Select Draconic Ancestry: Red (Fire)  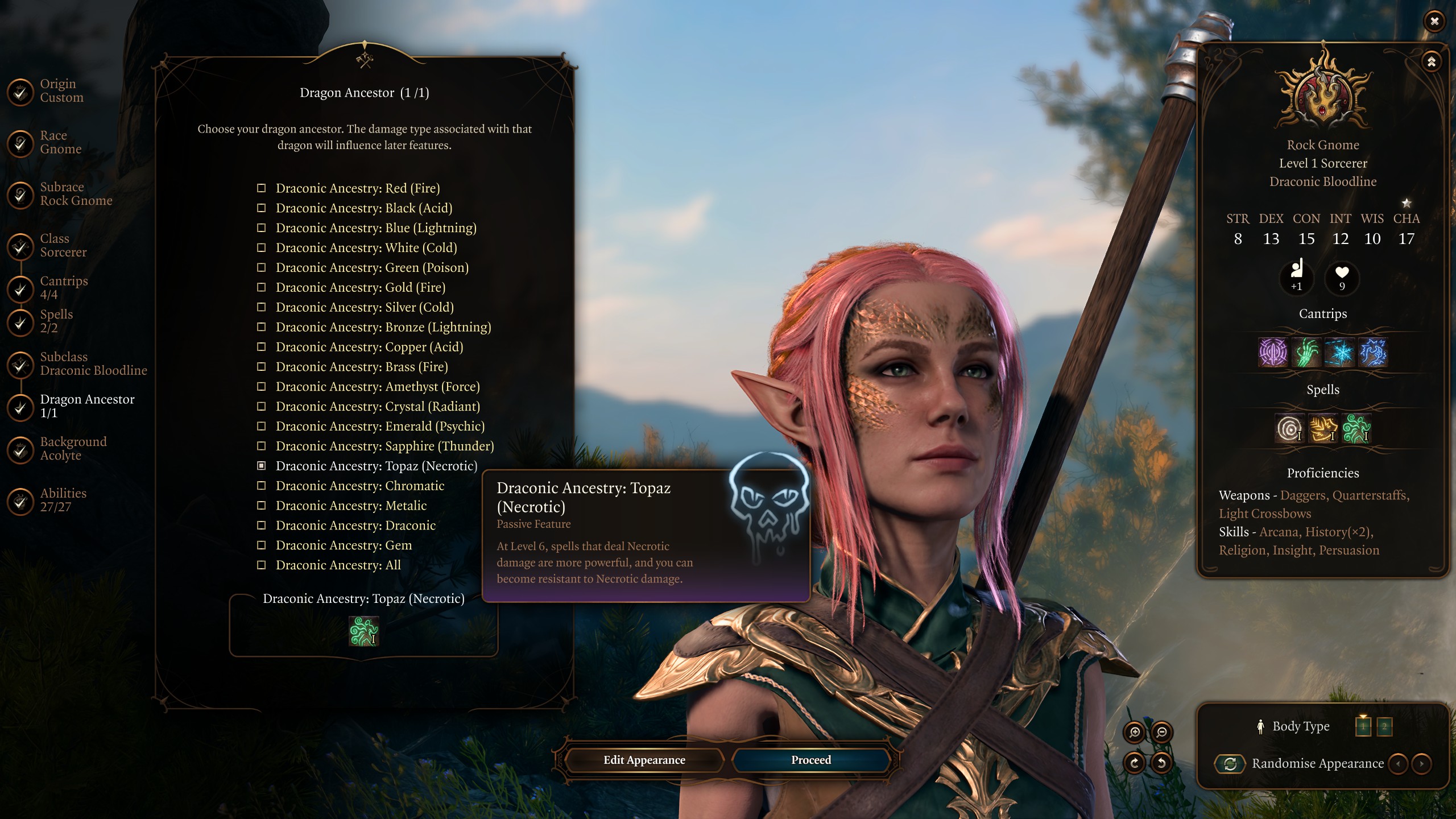pyautogui.click(x=357, y=188)
